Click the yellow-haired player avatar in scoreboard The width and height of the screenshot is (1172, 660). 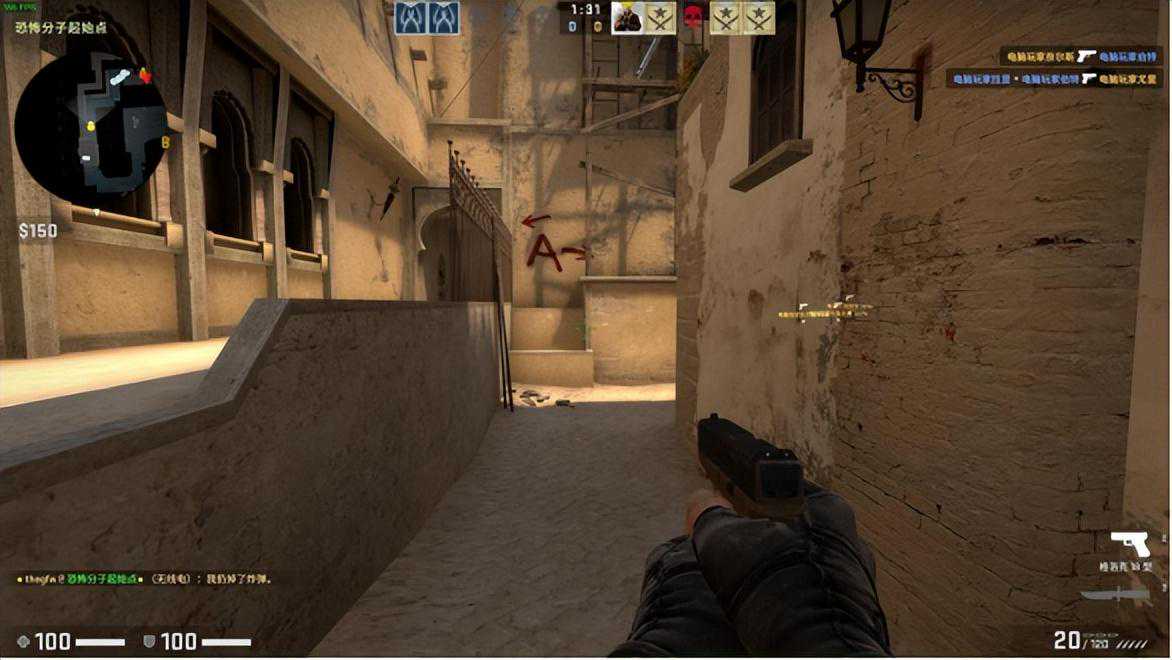627,17
